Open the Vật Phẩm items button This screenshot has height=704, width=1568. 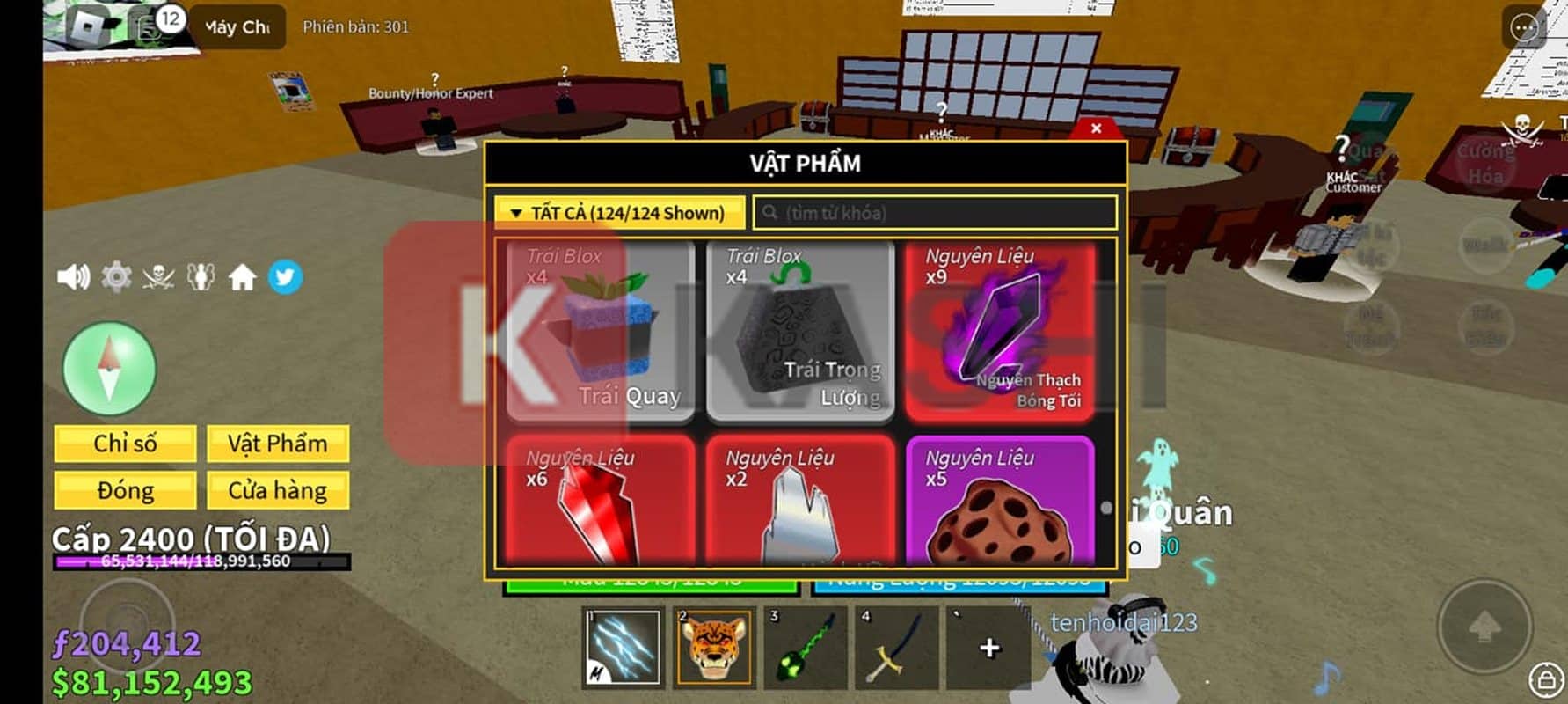(x=277, y=444)
